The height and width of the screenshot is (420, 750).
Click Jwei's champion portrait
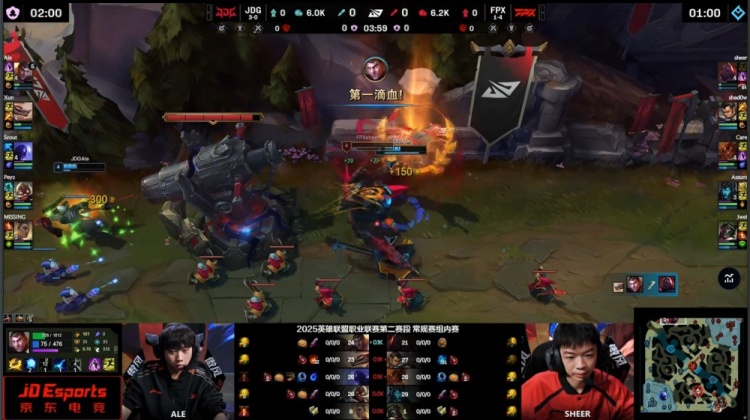(x=727, y=230)
